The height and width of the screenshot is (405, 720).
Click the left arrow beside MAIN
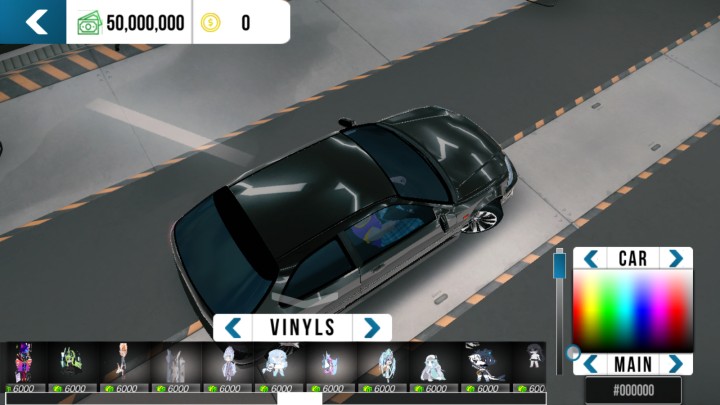click(x=591, y=364)
